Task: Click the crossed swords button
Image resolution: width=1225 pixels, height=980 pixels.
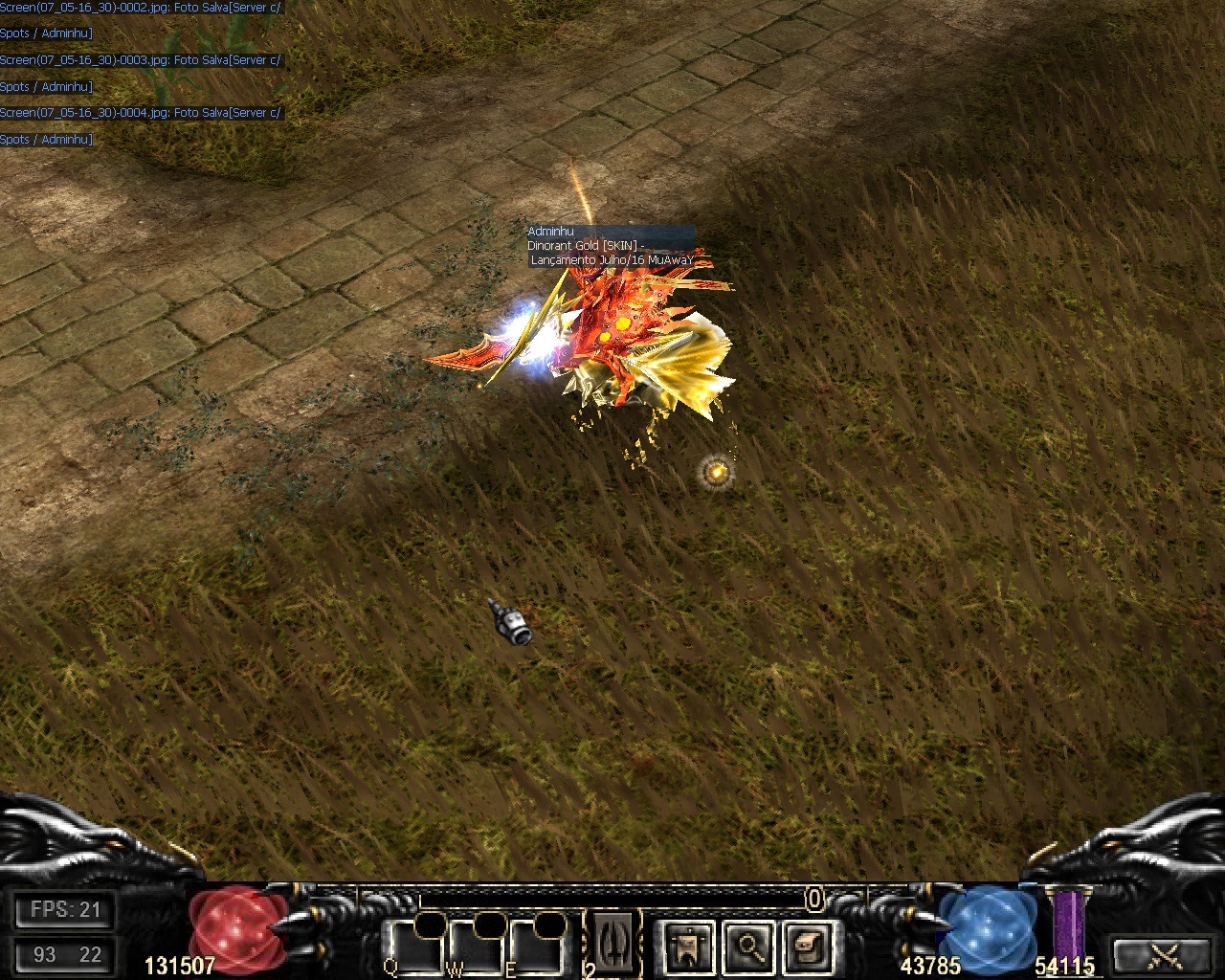Action: (x=1165, y=954)
